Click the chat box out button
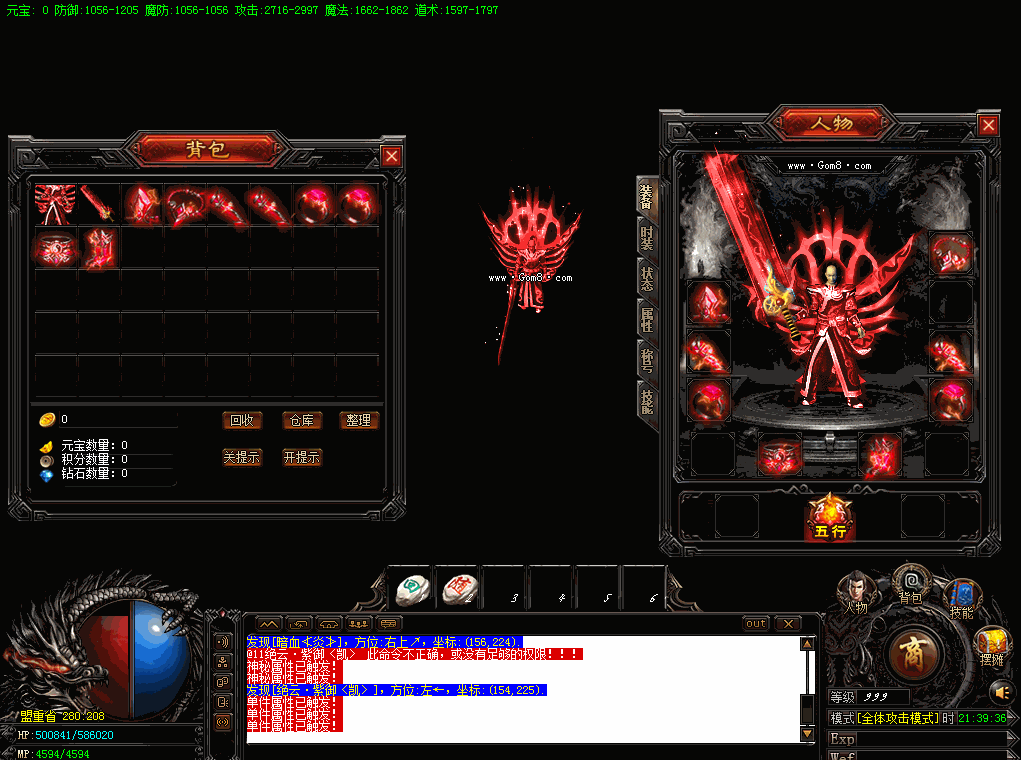The width and height of the screenshot is (1021, 760). pos(756,624)
